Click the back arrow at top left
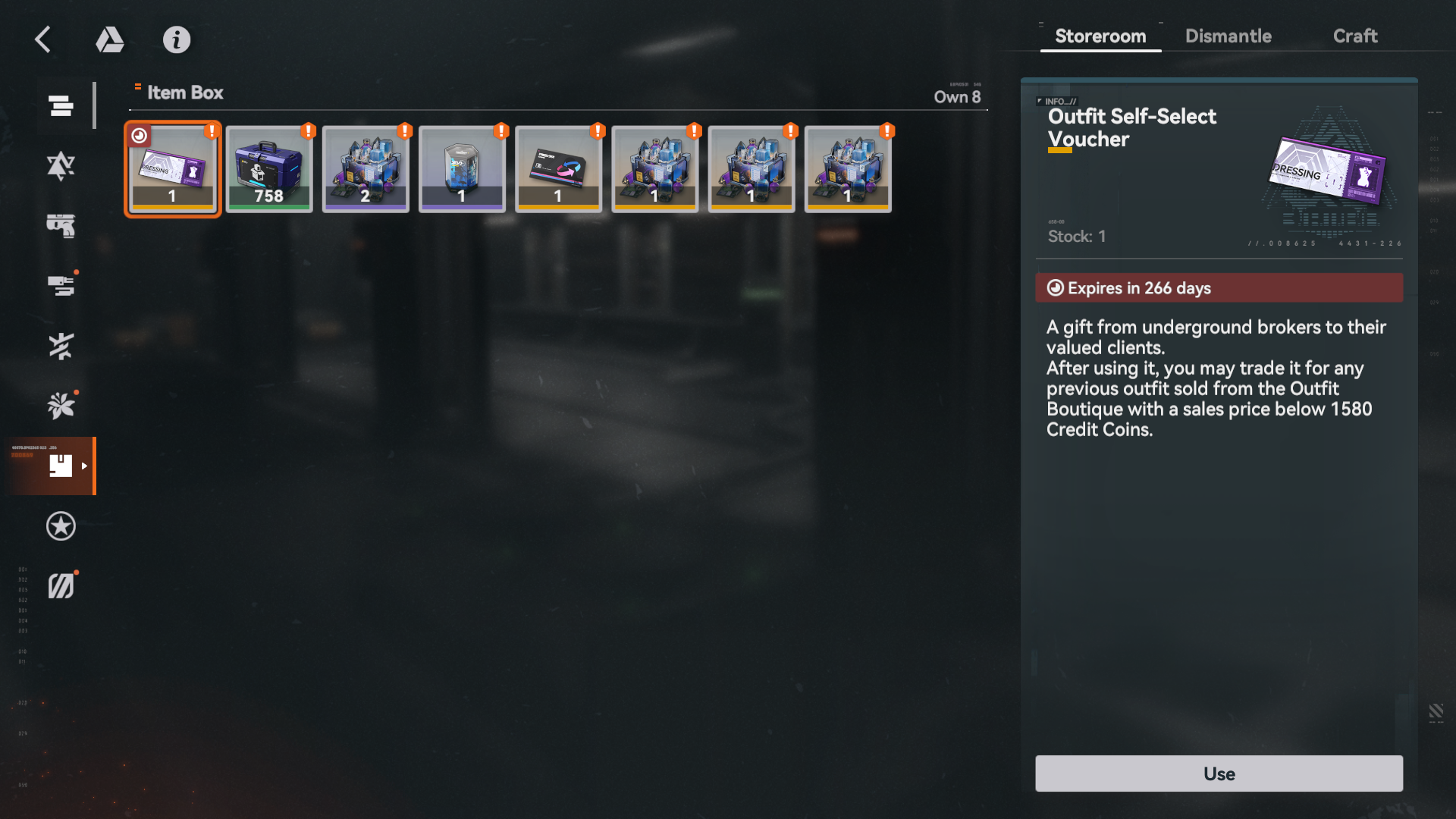Viewport: 1456px width, 819px height. click(x=42, y=39)
